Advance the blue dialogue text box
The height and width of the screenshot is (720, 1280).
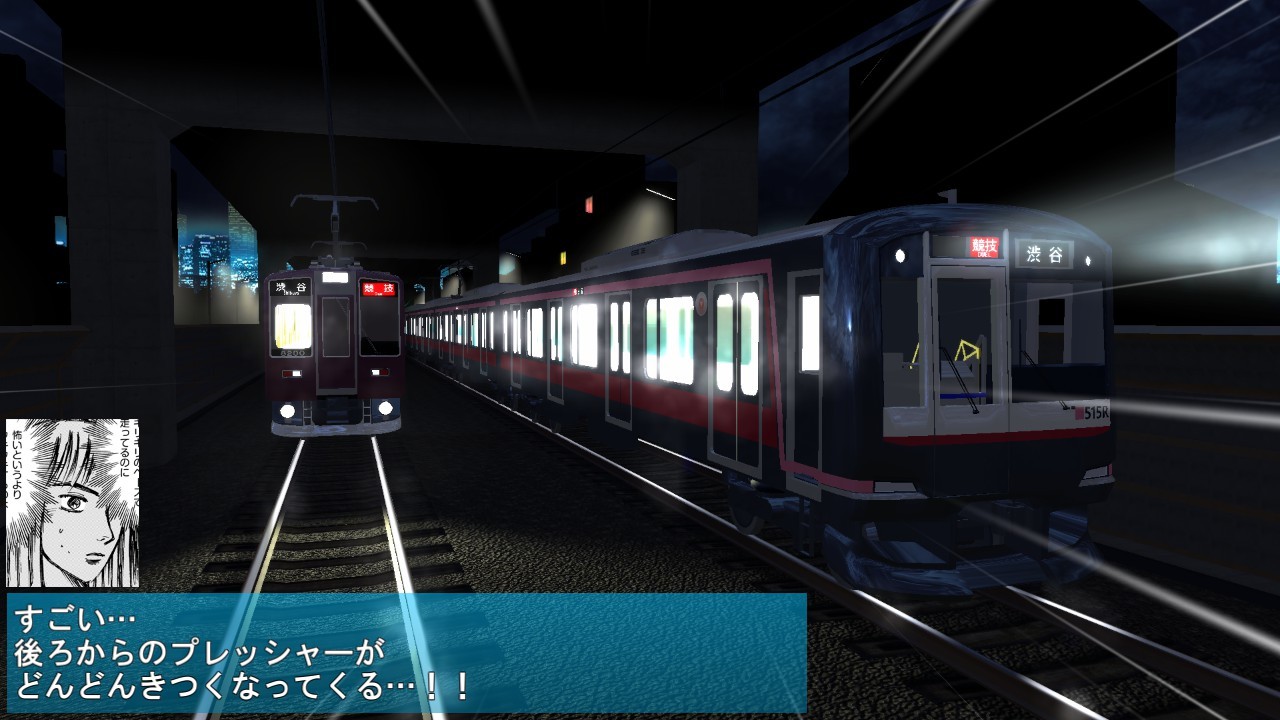pyautogui.click(x=406, y=653)
